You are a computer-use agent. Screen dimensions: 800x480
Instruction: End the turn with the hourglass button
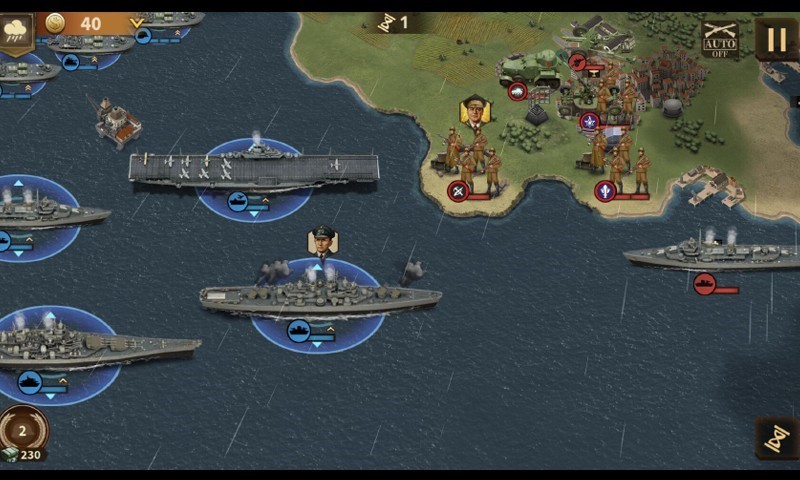tap(776, 437)
